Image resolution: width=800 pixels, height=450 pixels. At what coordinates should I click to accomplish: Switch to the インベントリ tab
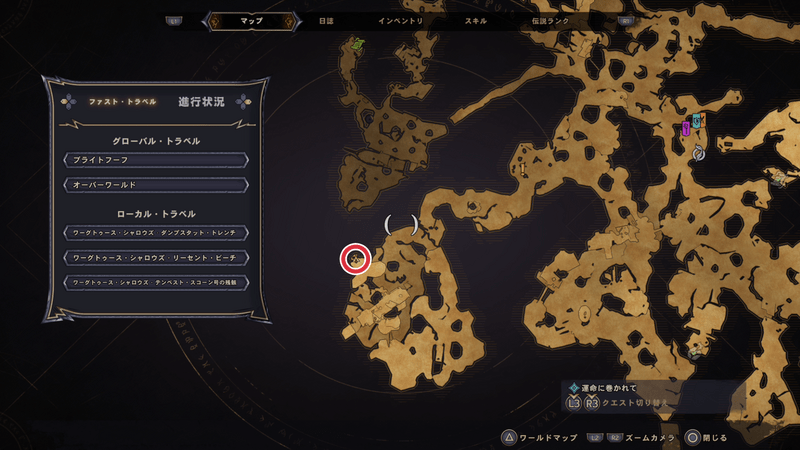click(x=401, y=21)
